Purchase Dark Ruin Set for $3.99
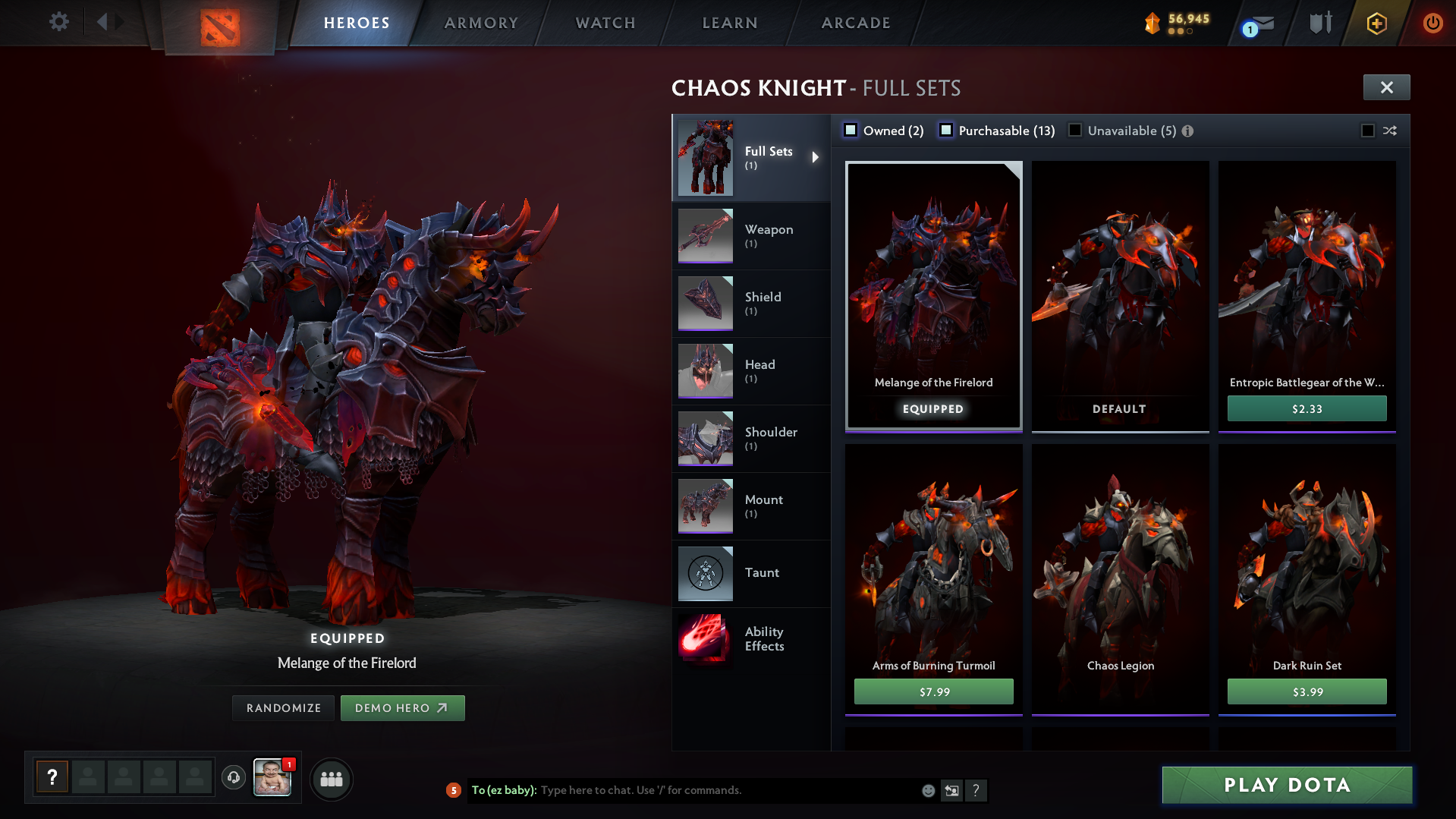 1307,691
